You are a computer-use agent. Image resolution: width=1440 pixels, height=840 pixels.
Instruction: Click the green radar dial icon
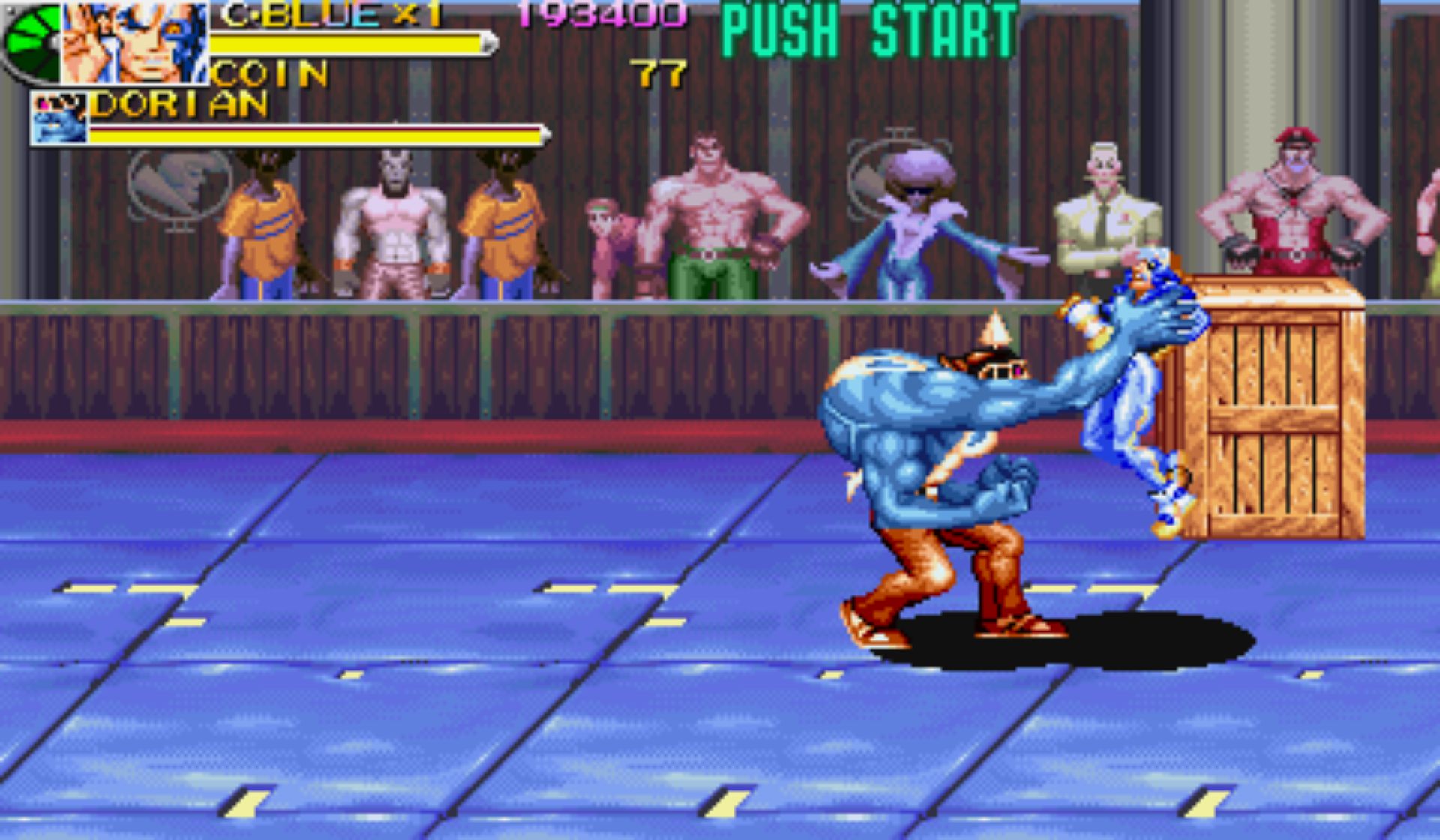tap(31, 42)
